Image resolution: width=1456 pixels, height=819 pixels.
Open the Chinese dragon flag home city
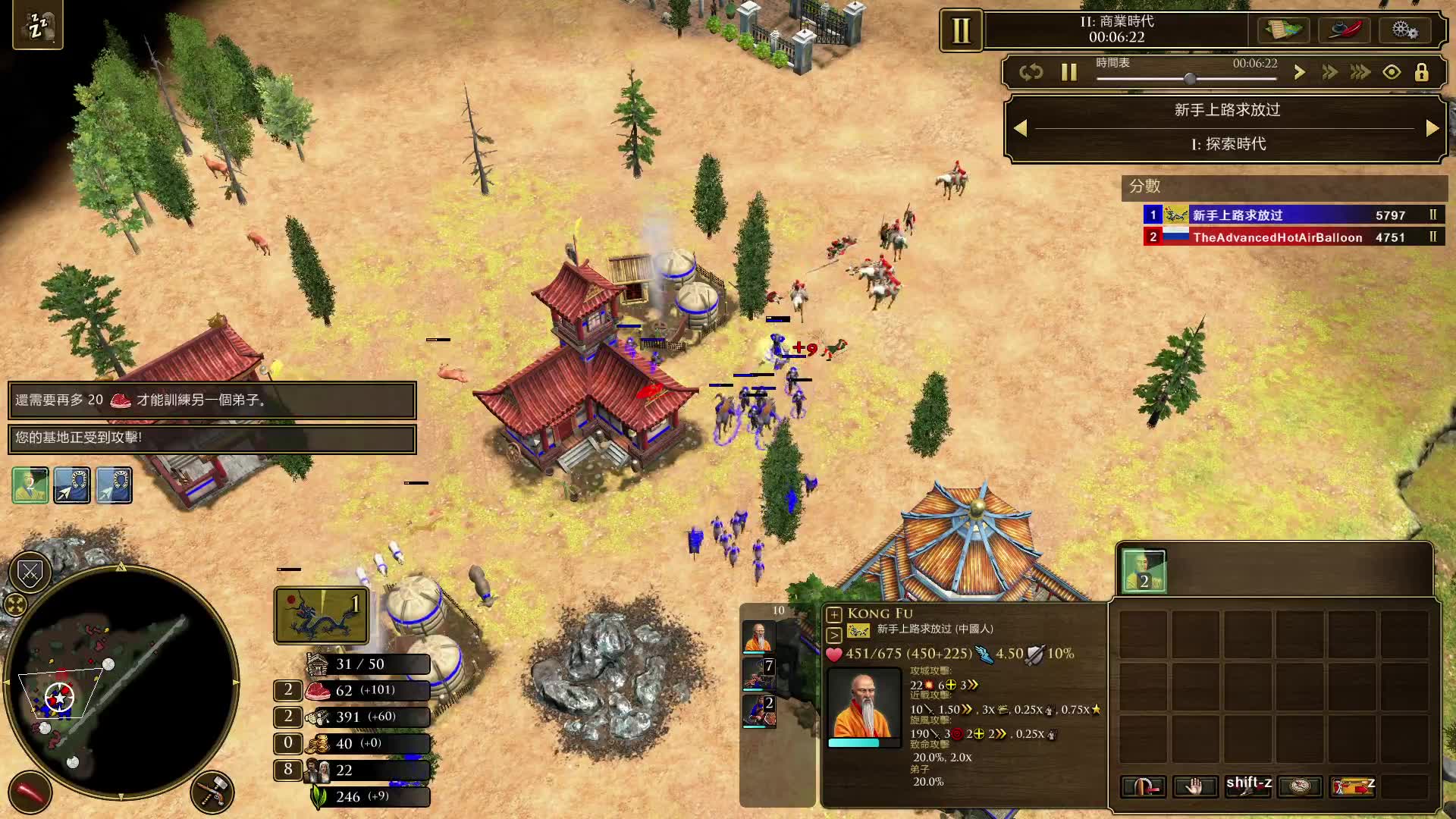(322, 615)
